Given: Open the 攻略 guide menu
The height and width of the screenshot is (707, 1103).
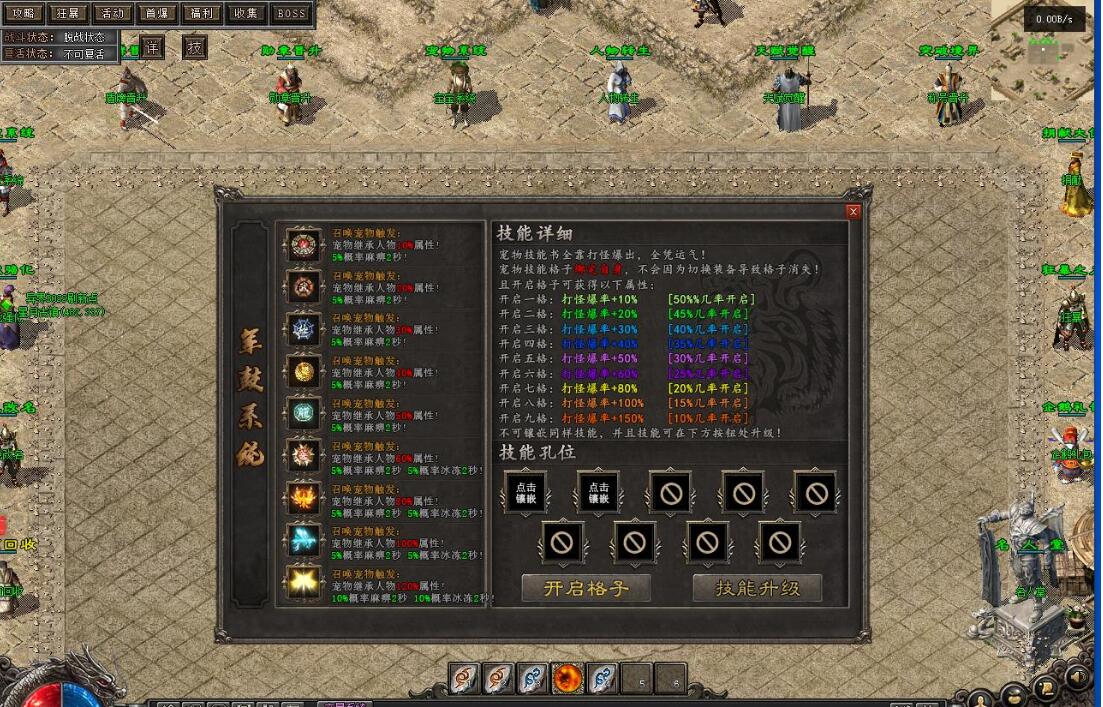Looking at the screenshot, I should pos(23,14).
